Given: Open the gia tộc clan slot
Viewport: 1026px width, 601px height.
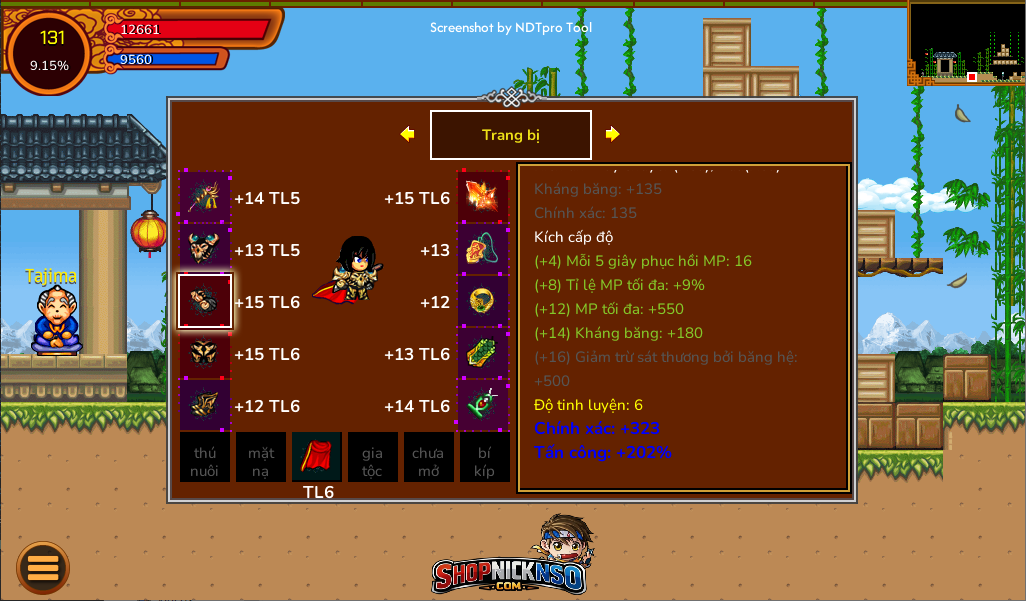Looking at the screenshot, I should [373, 458].
